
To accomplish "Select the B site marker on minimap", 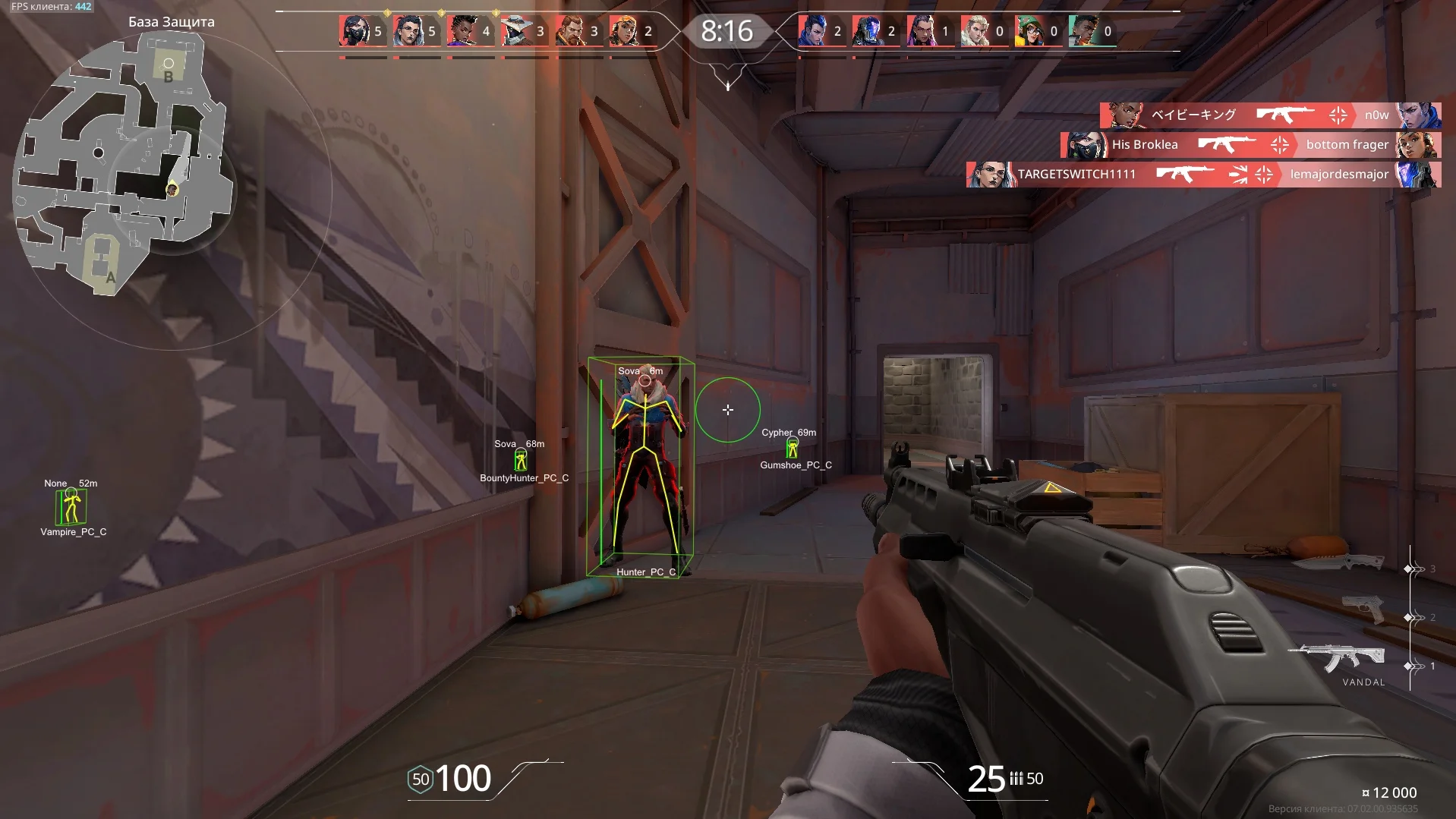I will pos(169,68).
